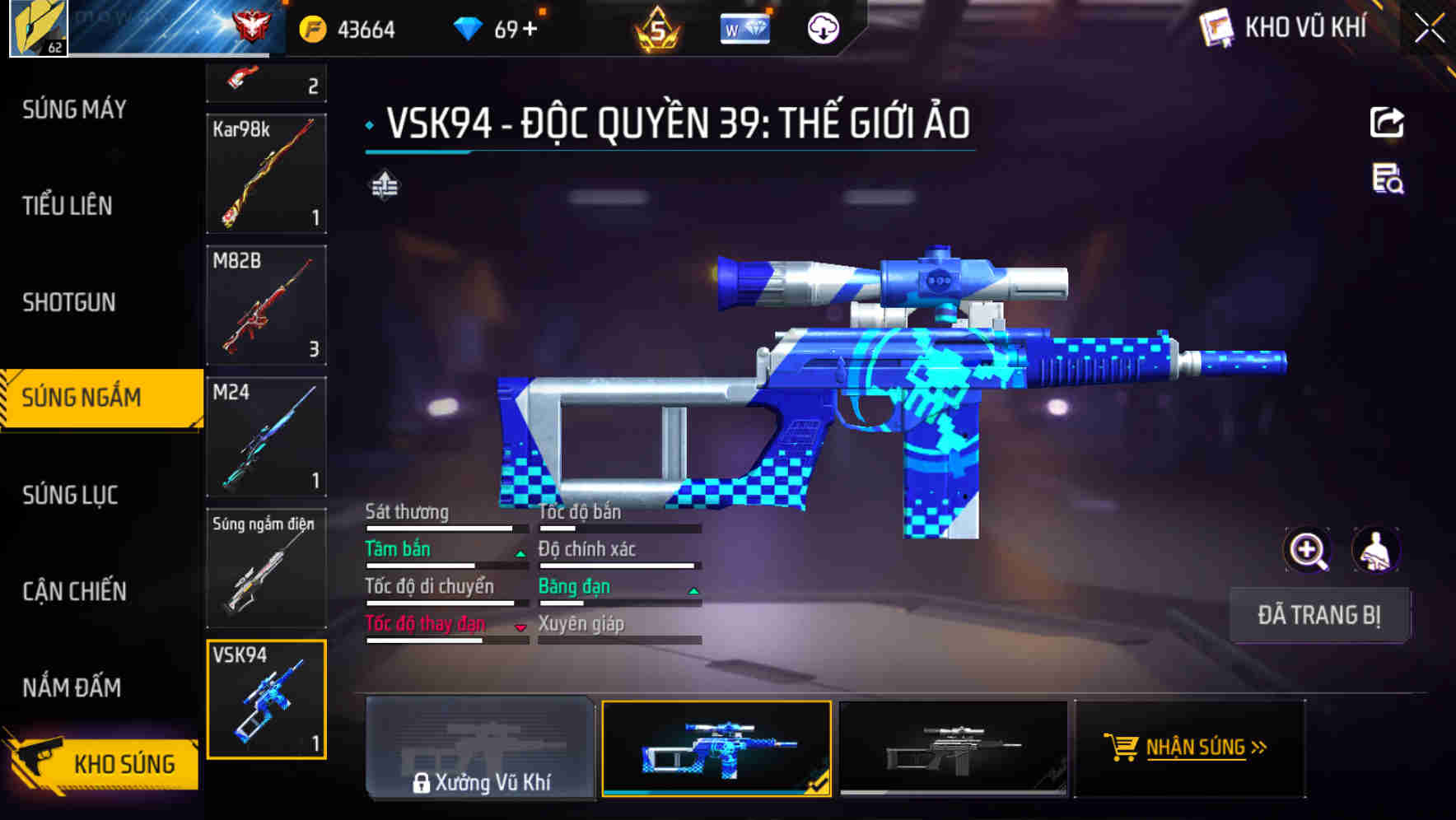
Task: Expand the green arrow beside Băng đạn
Action: [x=693, y=591]
